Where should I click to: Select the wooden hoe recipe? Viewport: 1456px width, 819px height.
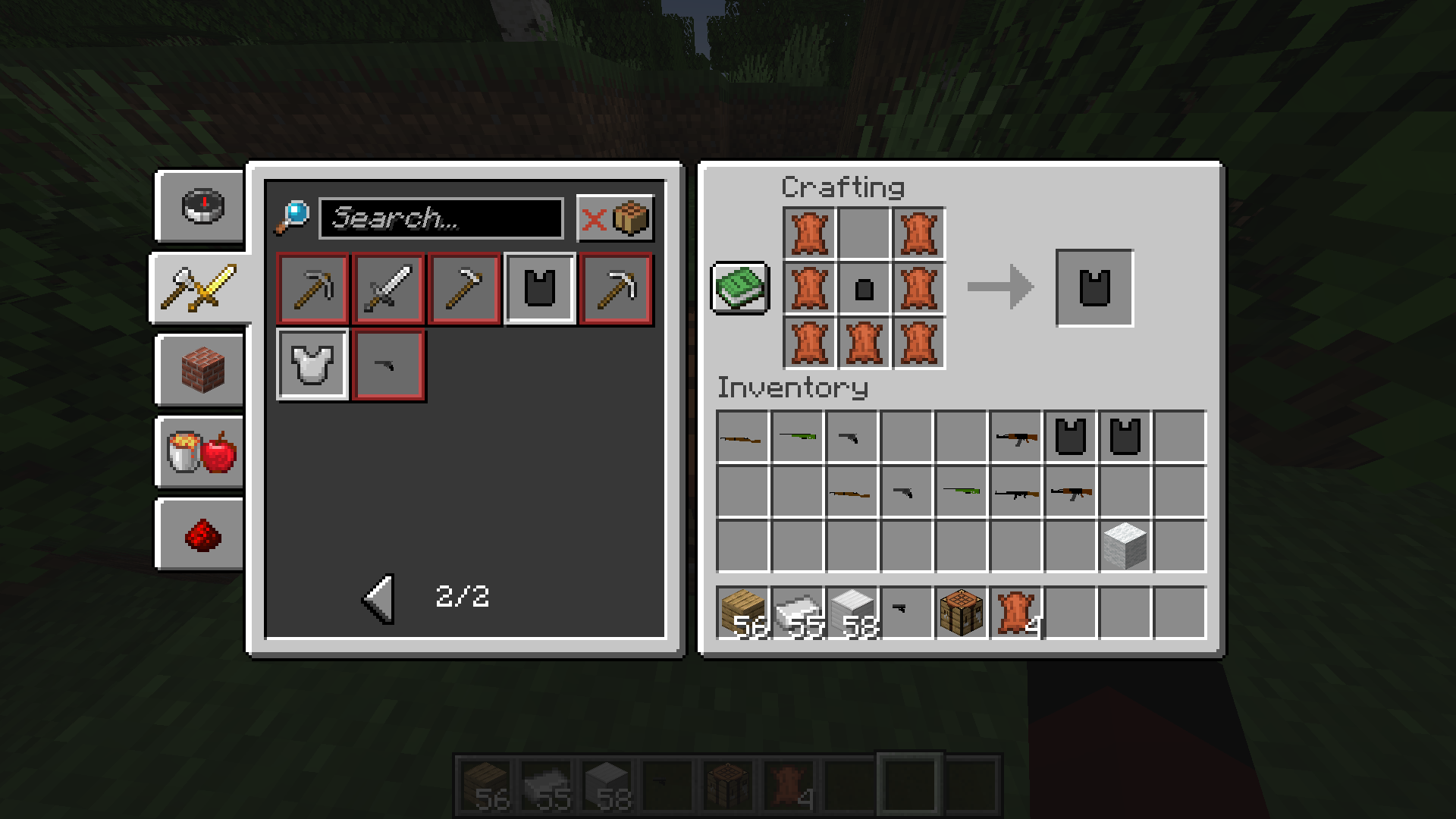click(x=463, y=289)
